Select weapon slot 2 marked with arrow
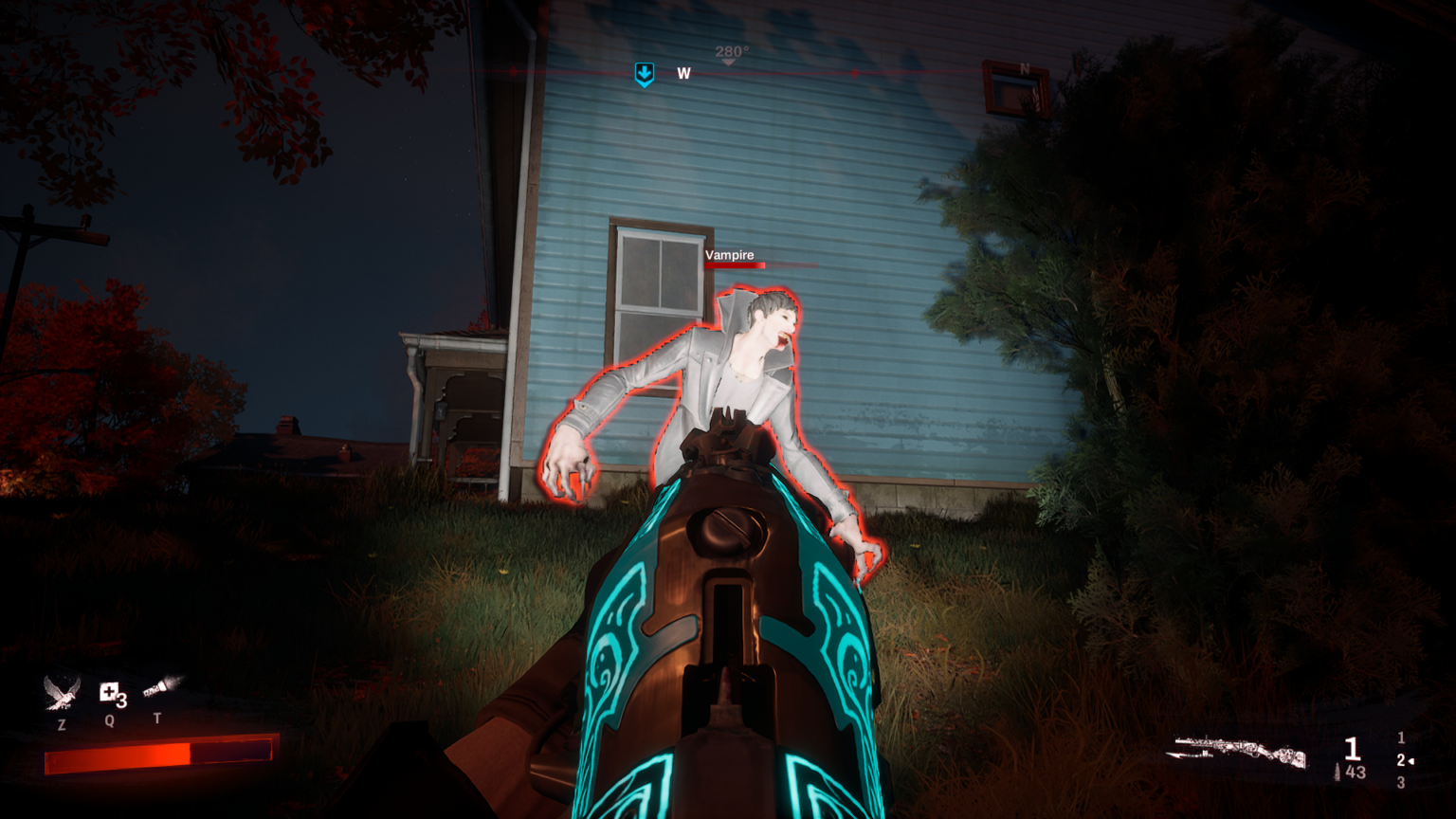The width and height of the screenshot is (1456, 819). (1399, 759)
